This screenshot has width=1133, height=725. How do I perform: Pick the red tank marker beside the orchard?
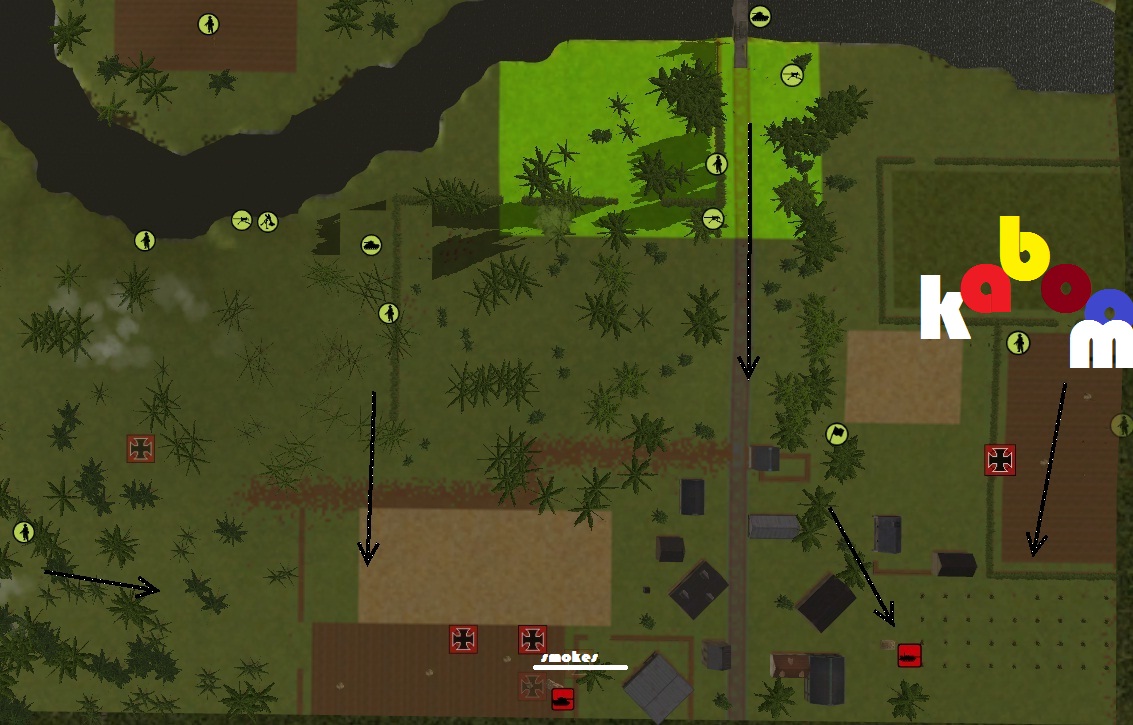pos(909,655)
